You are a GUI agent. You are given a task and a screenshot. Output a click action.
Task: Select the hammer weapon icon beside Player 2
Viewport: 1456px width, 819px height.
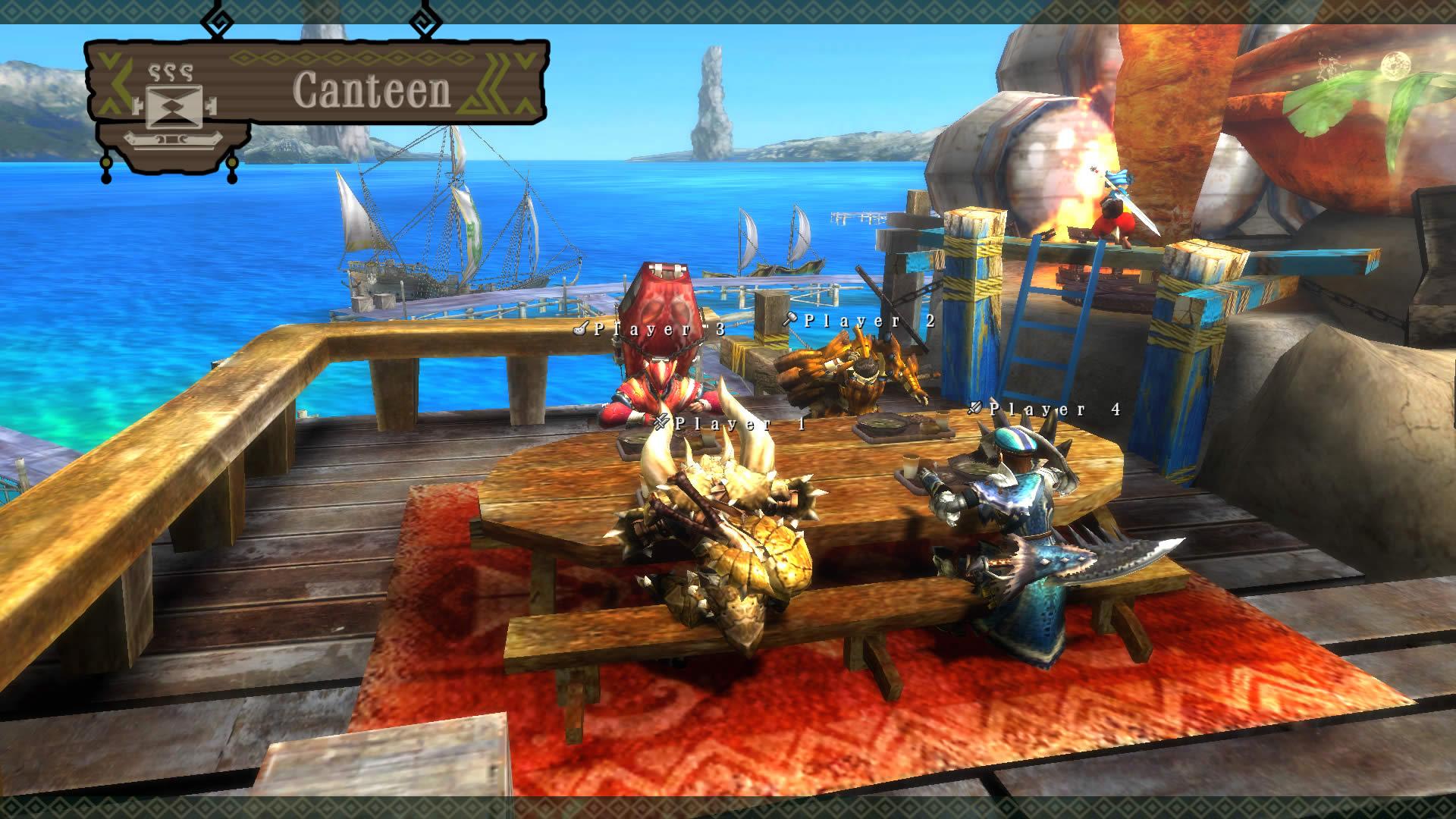click(x=789, y=318)
